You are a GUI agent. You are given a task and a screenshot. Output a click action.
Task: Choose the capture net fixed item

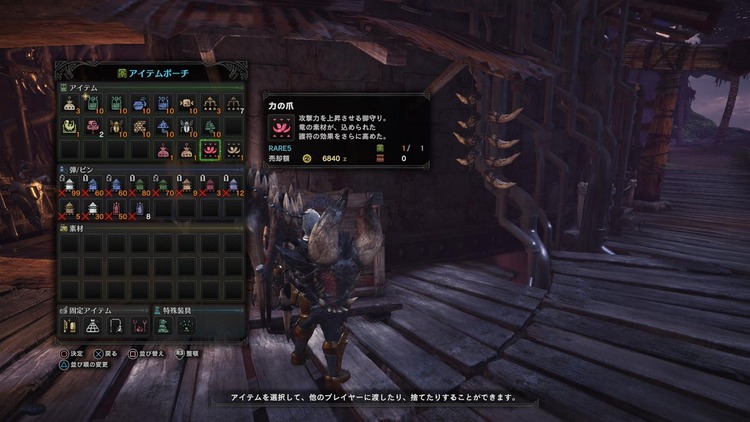[x=93, y=326]
